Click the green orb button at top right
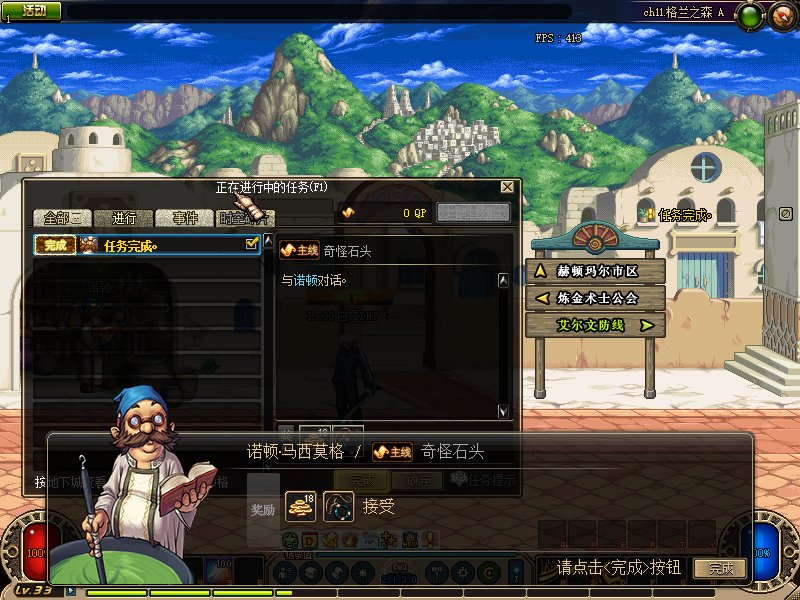The width and height of the screenshot is (800, 600). click(753, 14)
